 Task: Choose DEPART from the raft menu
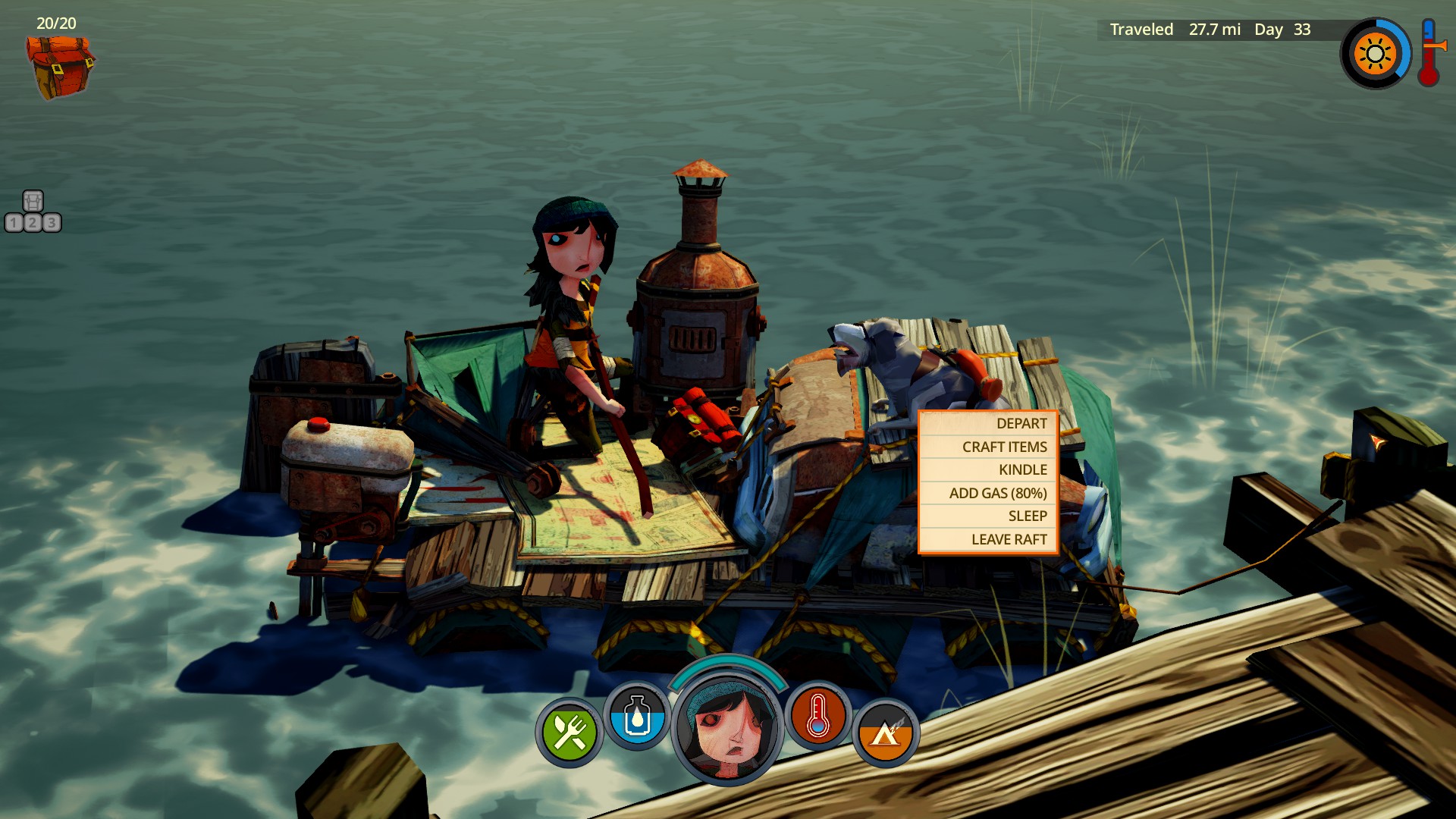(988, 424)
